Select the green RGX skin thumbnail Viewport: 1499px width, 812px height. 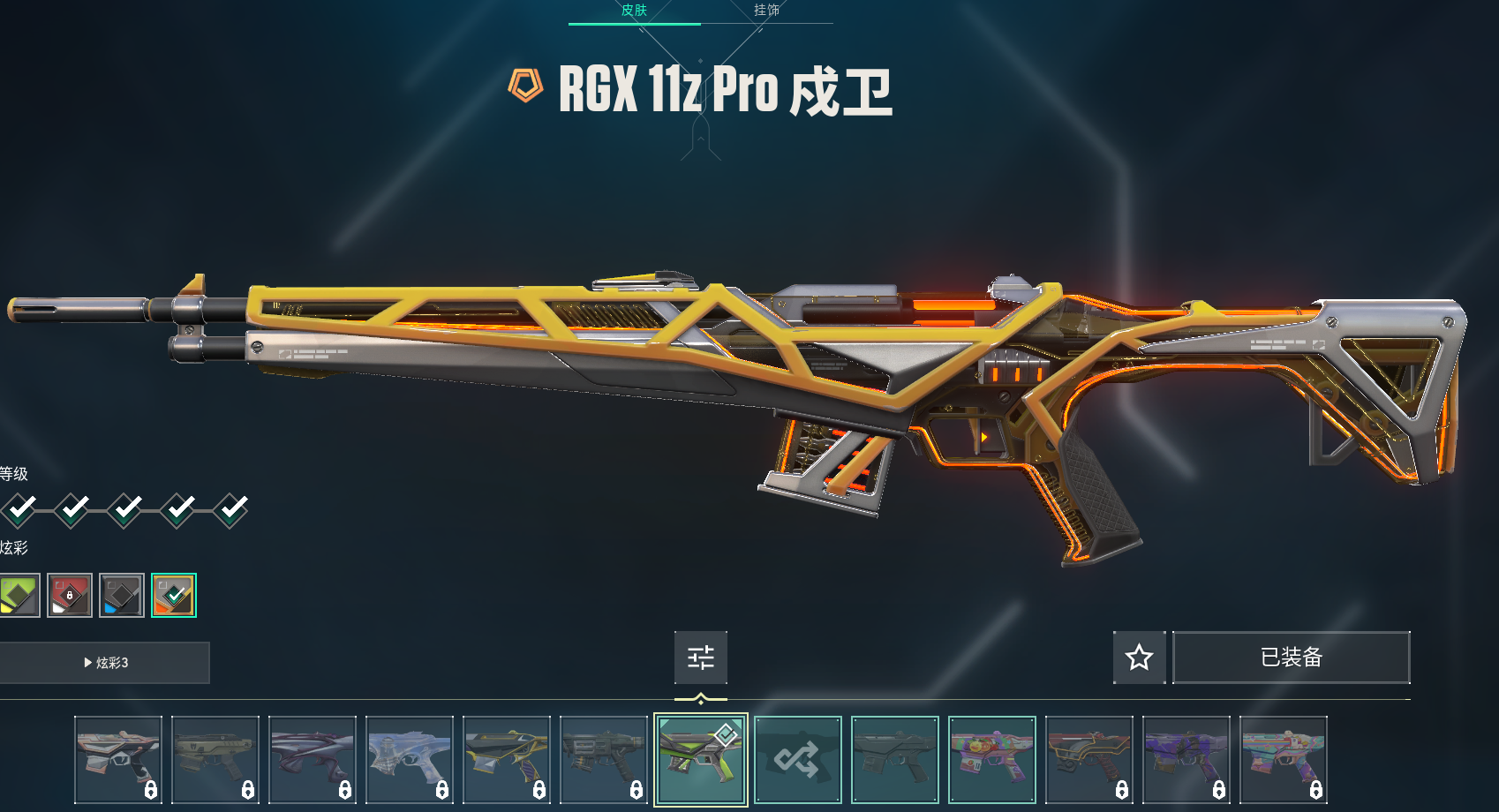click(701, 759)
